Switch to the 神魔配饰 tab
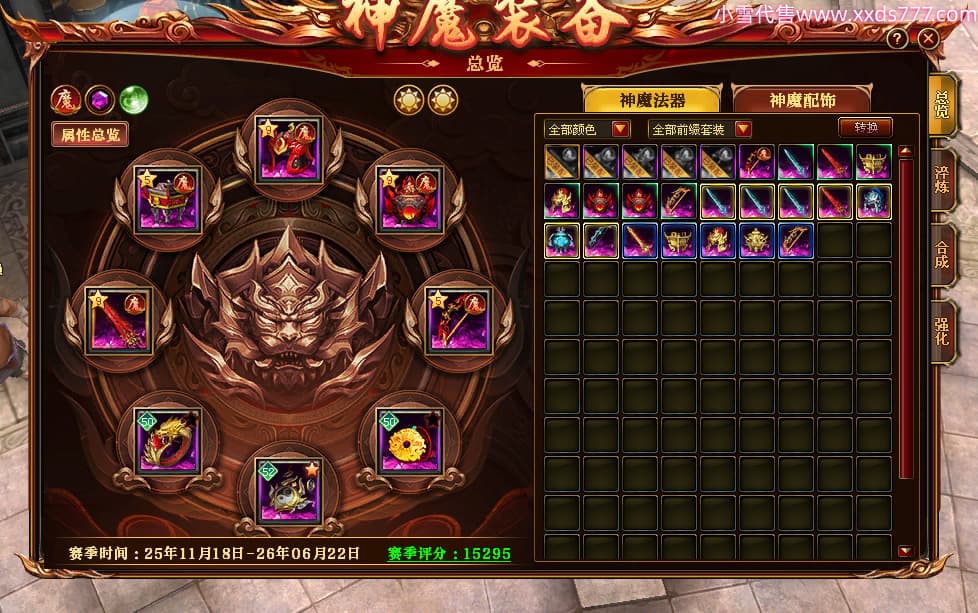Viewport: 978px width, 613px height. [x=802, y=100]
